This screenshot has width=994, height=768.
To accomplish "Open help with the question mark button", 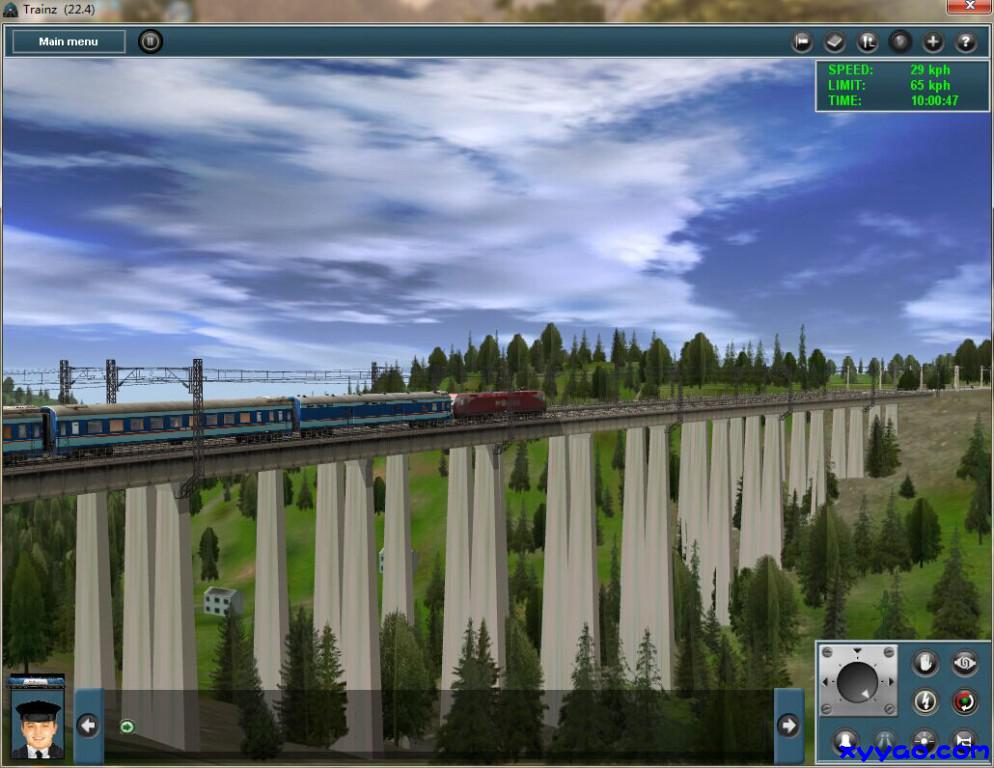I will pyautogui.click(x=965, y=42).
